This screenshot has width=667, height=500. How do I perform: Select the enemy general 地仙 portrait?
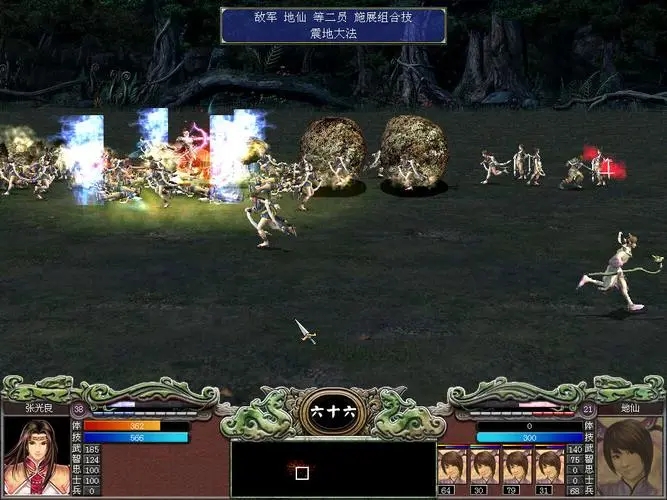[630, 456]
